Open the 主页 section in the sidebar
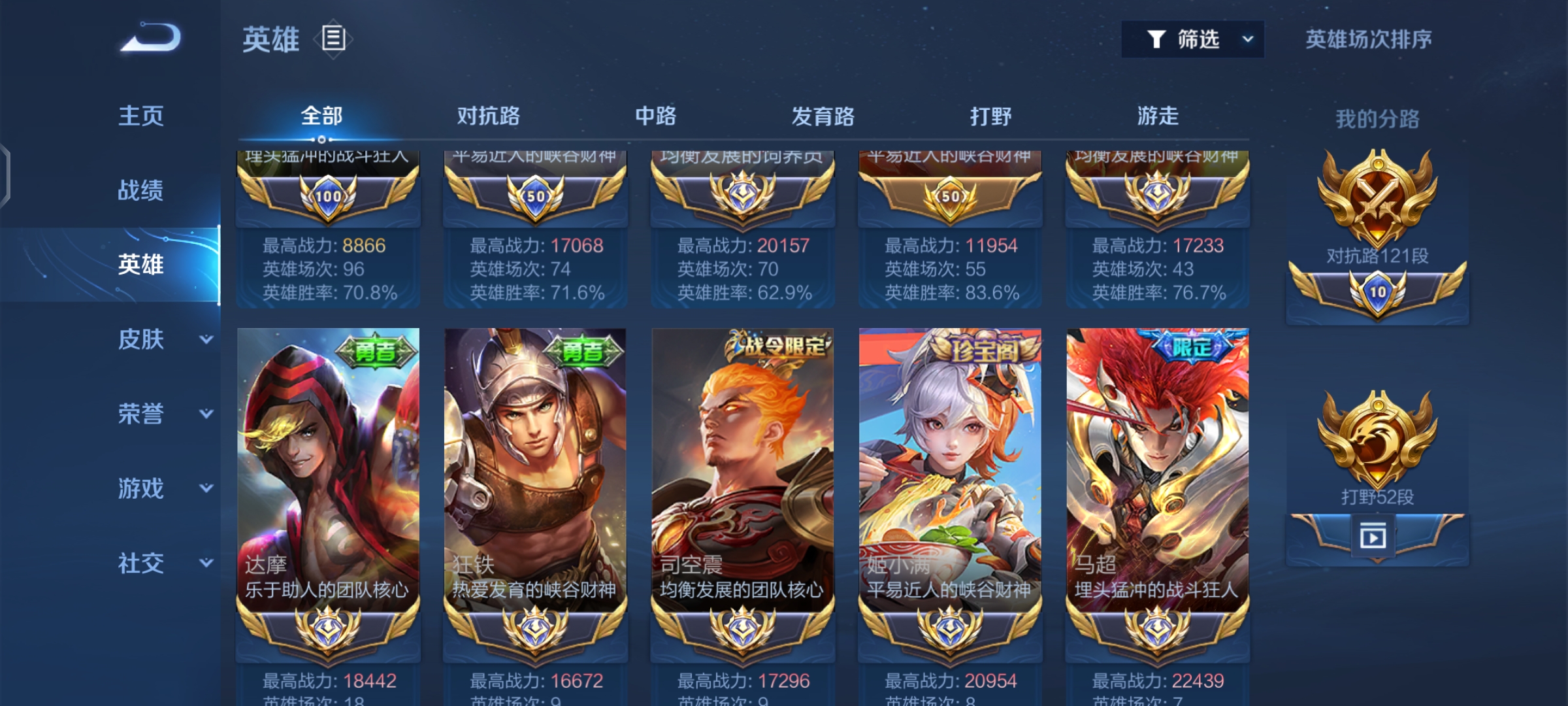This screenshot has width=1568, height=706. coord(140,114)
